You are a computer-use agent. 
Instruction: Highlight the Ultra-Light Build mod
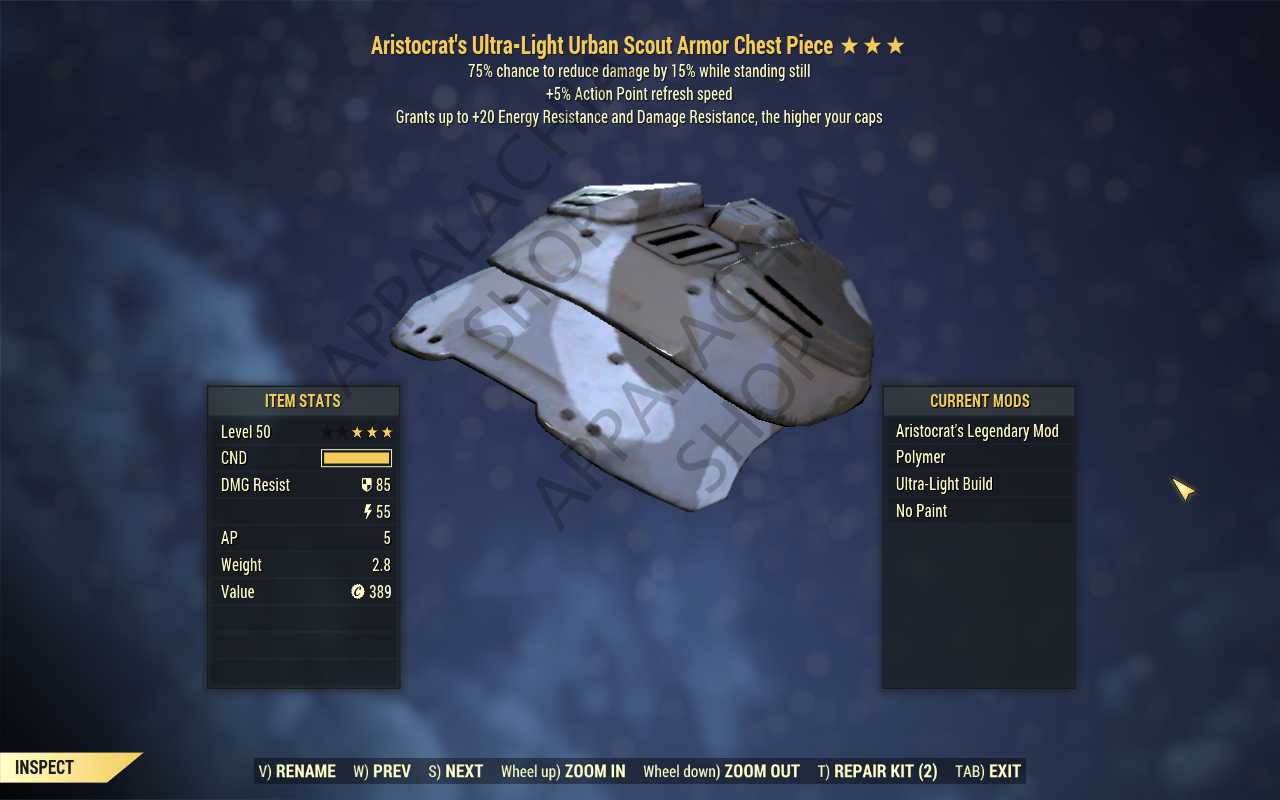(x=977, y=484)
